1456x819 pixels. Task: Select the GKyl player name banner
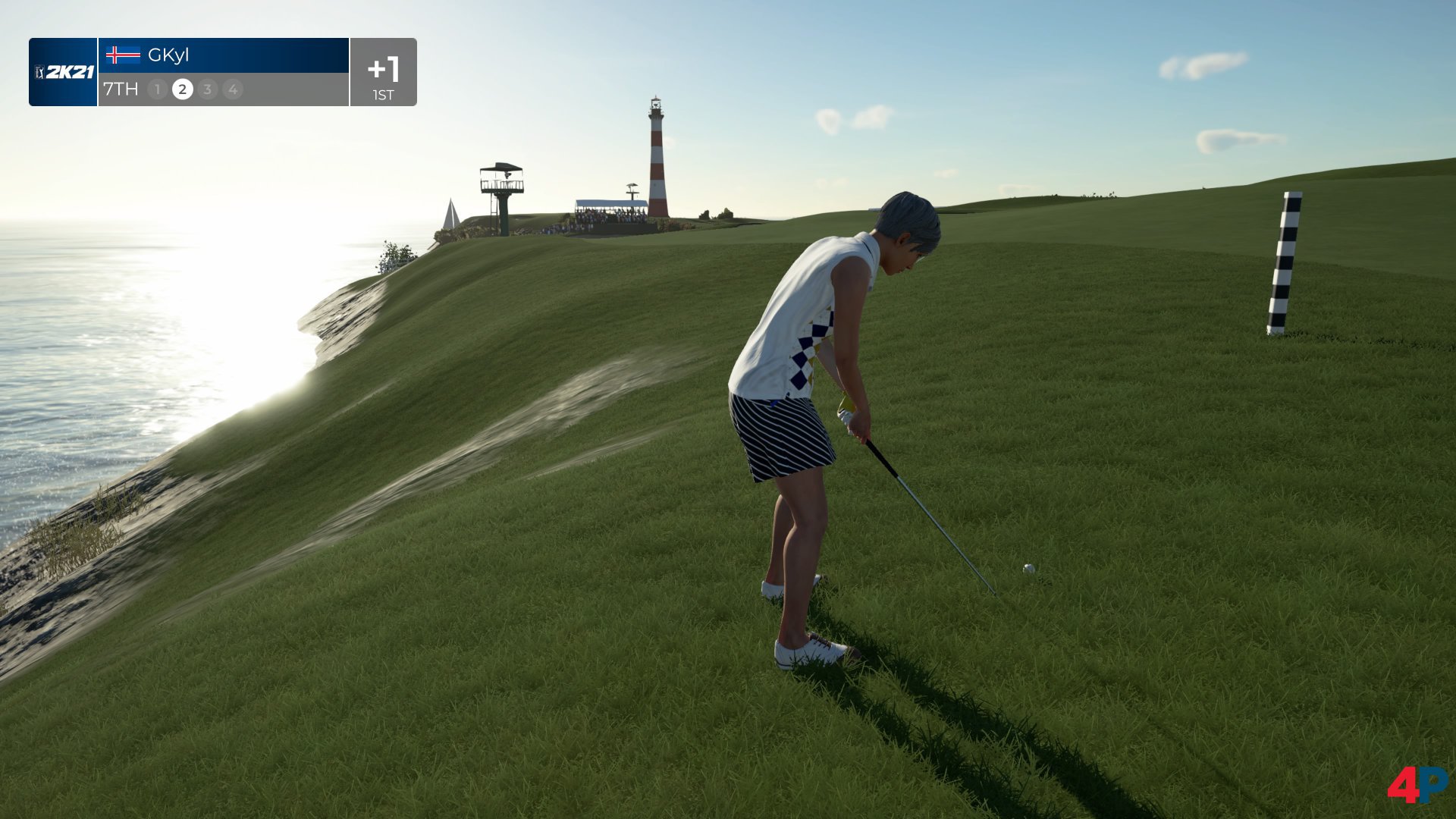pos(223,55)
